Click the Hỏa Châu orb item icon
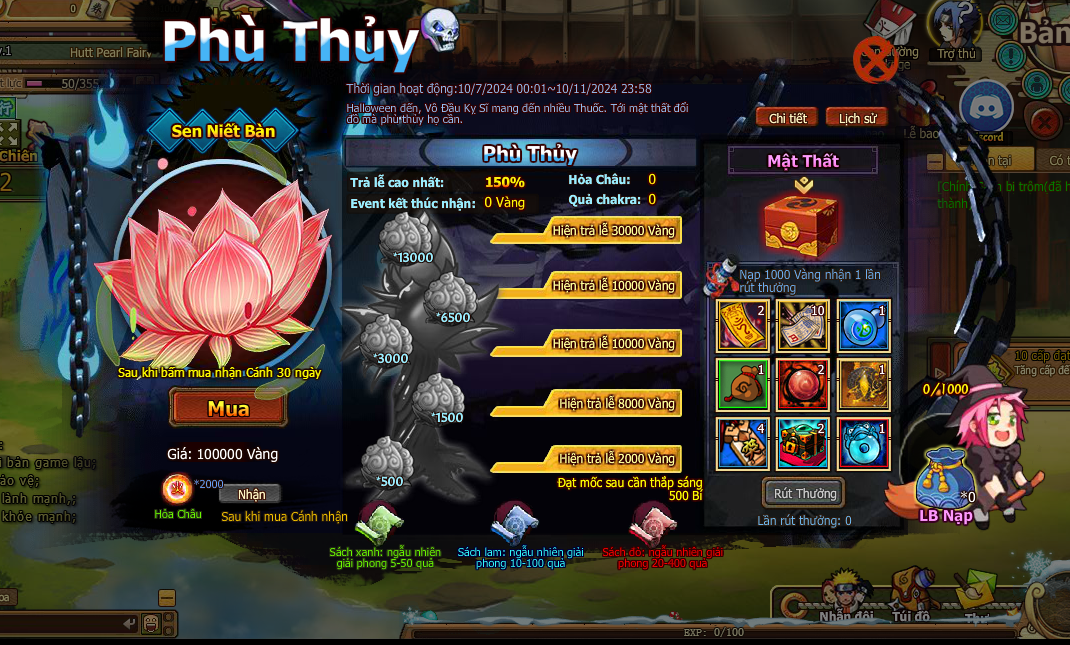Screen dimensions: 1070x645 (x=178, y=490)
